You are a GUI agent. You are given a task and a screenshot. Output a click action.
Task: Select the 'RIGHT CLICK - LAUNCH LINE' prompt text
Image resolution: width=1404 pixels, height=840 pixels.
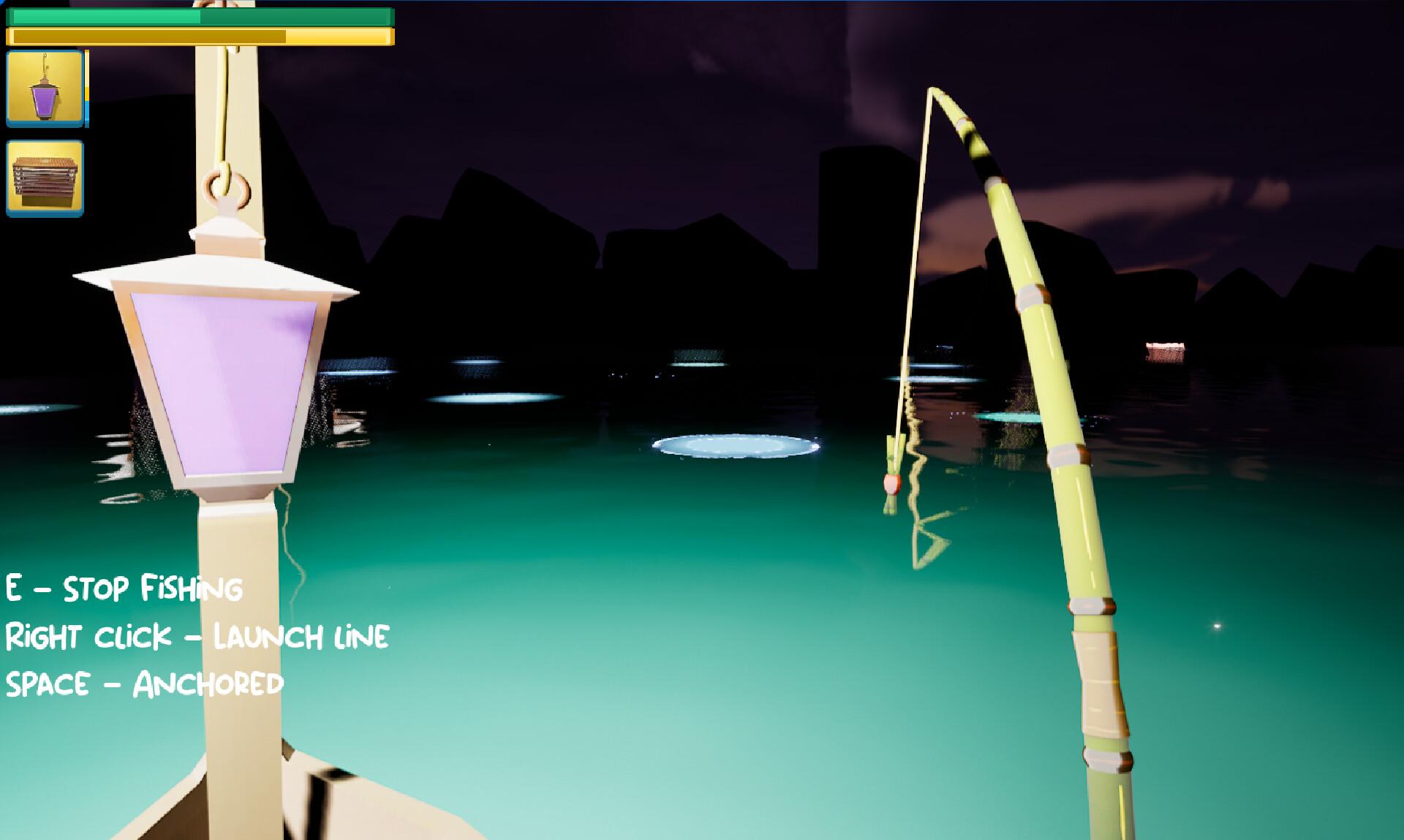196,636
